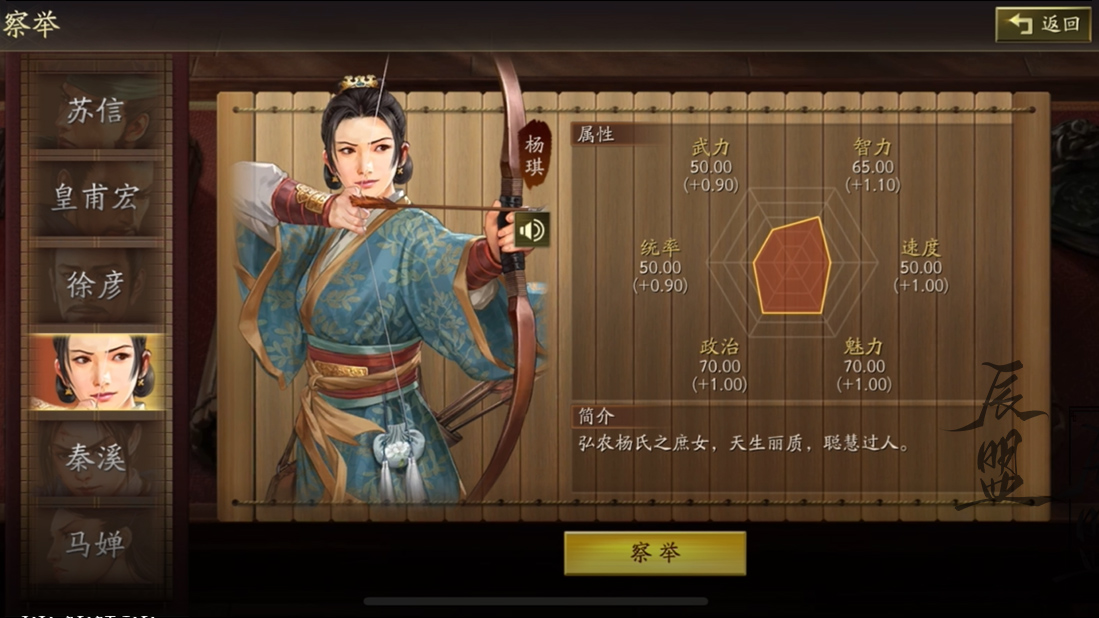Play the character voice speaker icon

point(532,230)
